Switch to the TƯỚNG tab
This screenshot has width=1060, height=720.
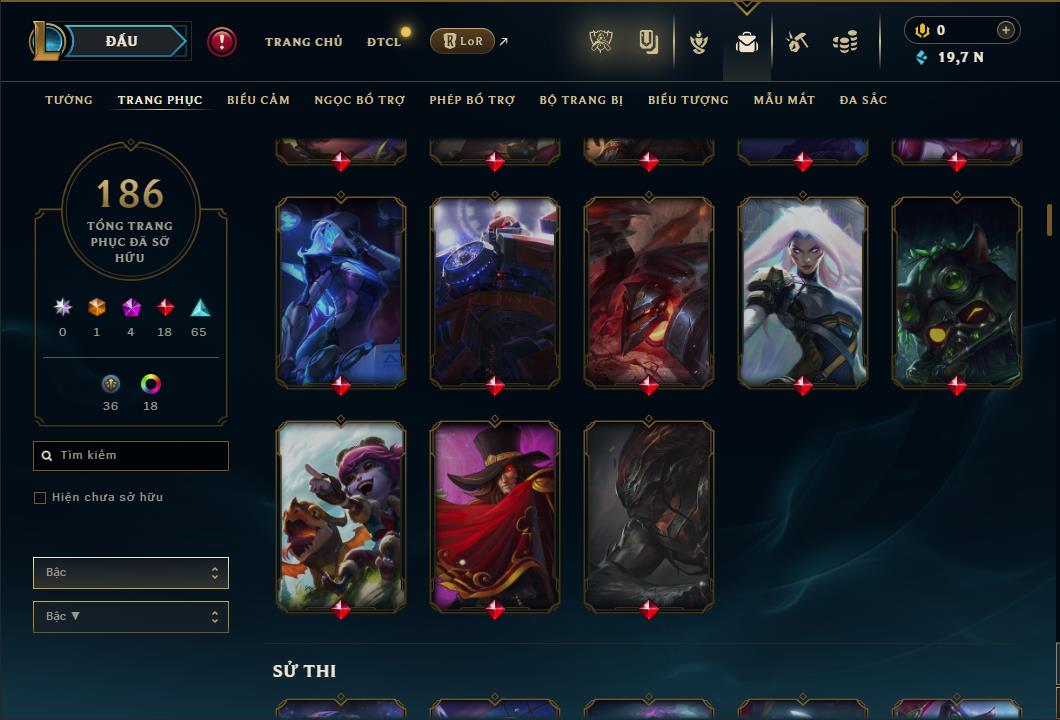click(x=69, y=100)
